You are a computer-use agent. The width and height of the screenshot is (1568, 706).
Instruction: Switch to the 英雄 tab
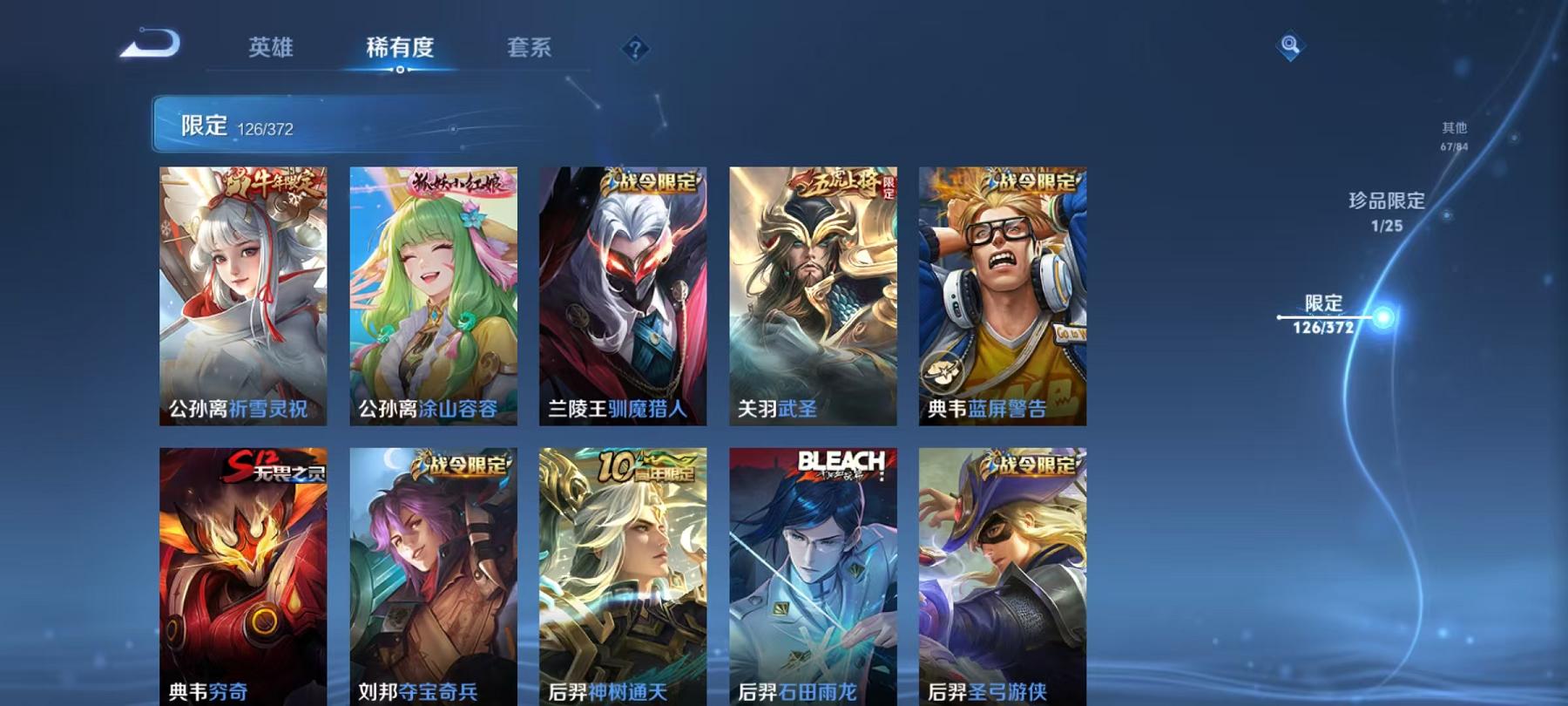[268, 50]
